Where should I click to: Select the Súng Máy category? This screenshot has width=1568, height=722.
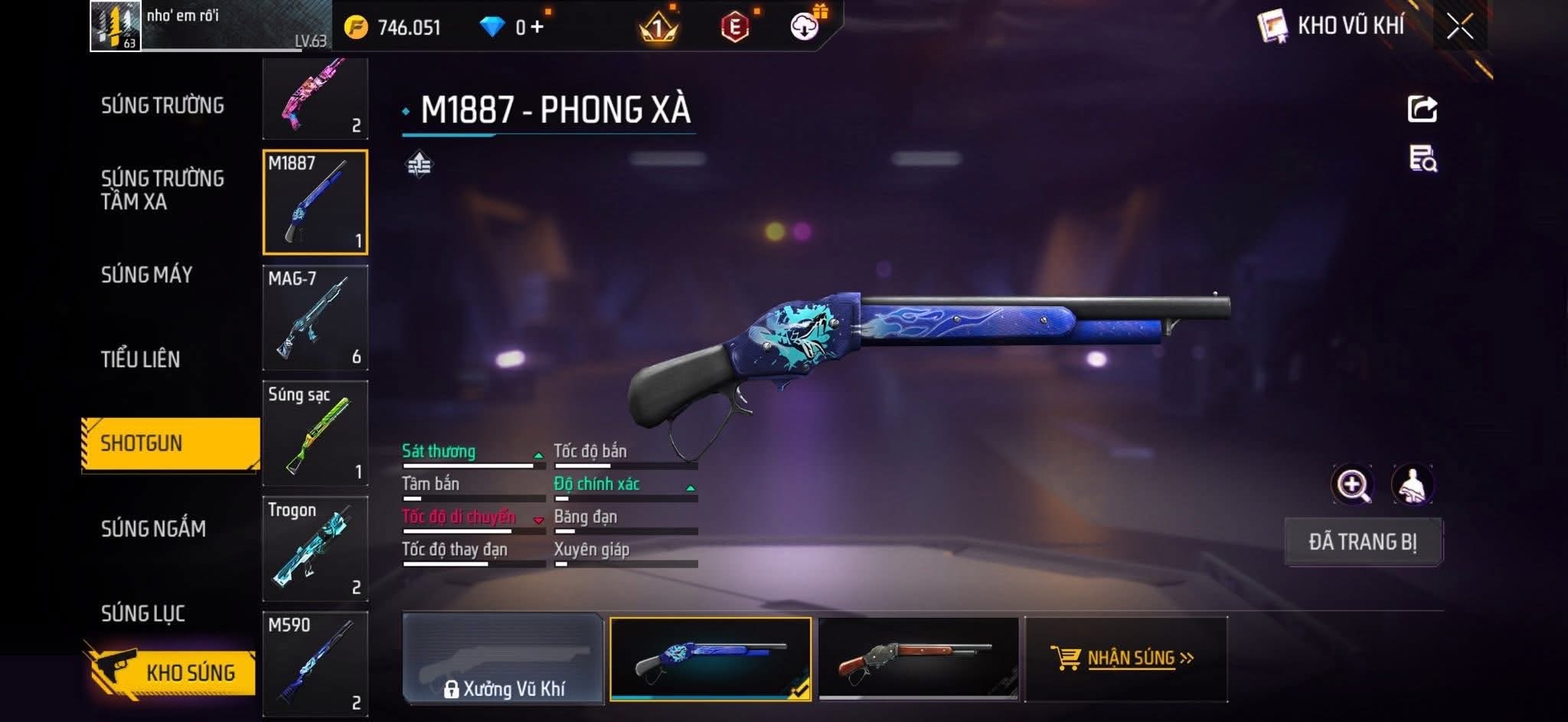(147, 275)
